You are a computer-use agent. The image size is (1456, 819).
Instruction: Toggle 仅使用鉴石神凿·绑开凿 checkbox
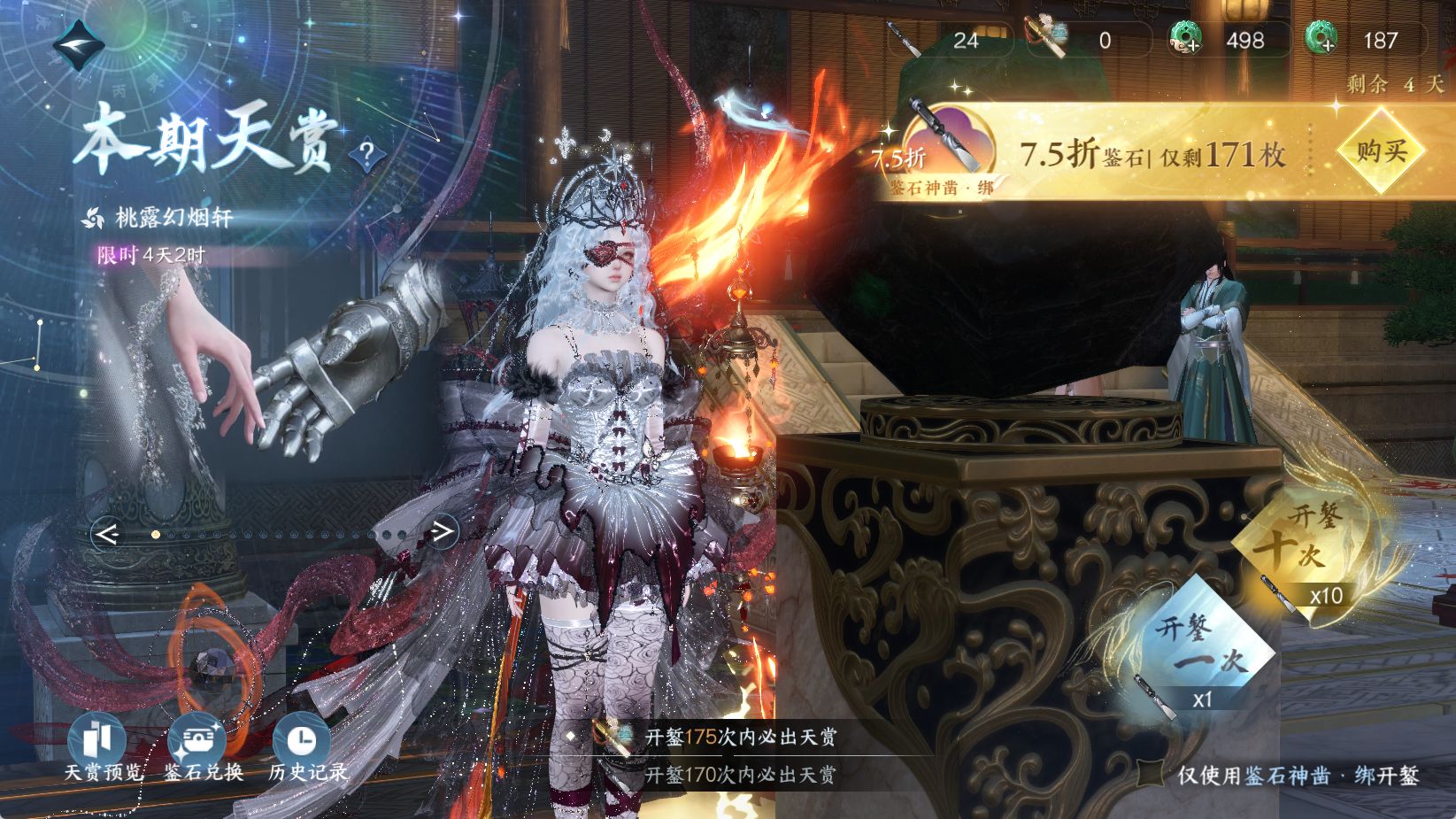(1151, 775)
